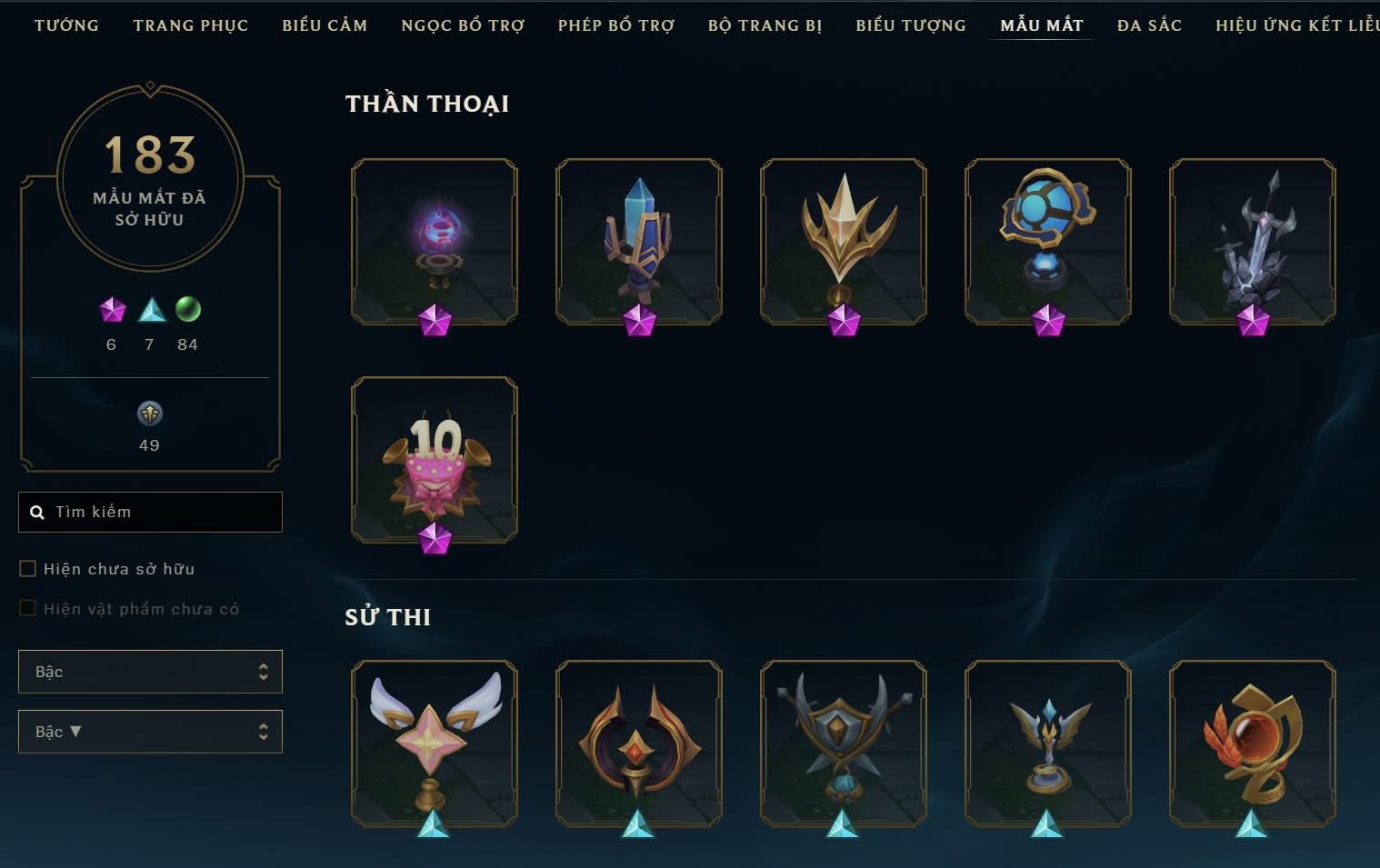This screenshot has height=868, width=1380.
Task: Open the Đa Sắc tab
Action: [1149, 25]
